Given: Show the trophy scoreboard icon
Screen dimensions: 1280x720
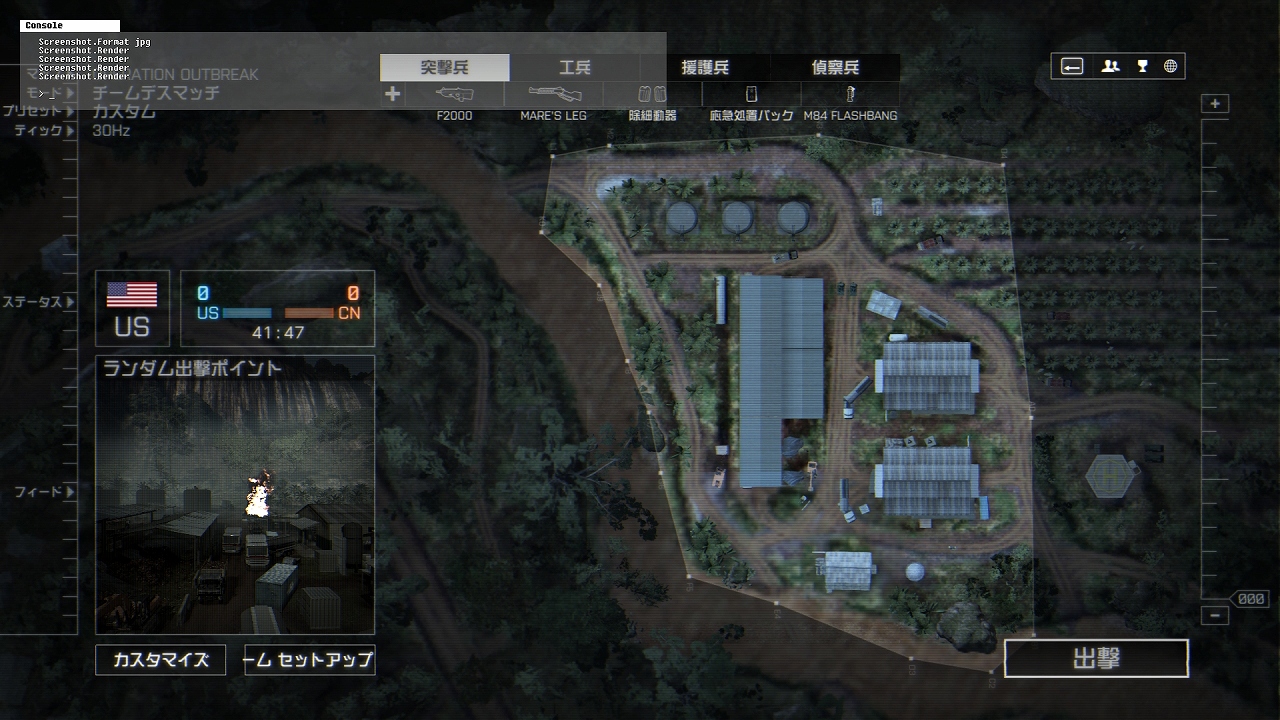Looking at the screenshot, I should click(1142, 67).
